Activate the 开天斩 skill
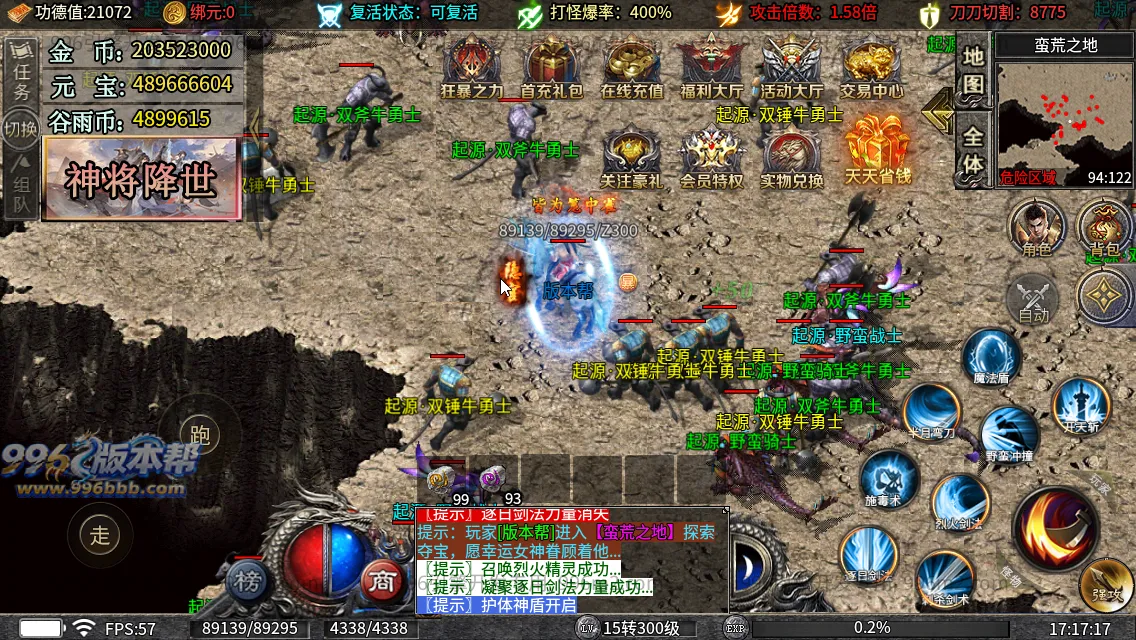This screenshot has width=1136, height=640. click(1081, 405)
